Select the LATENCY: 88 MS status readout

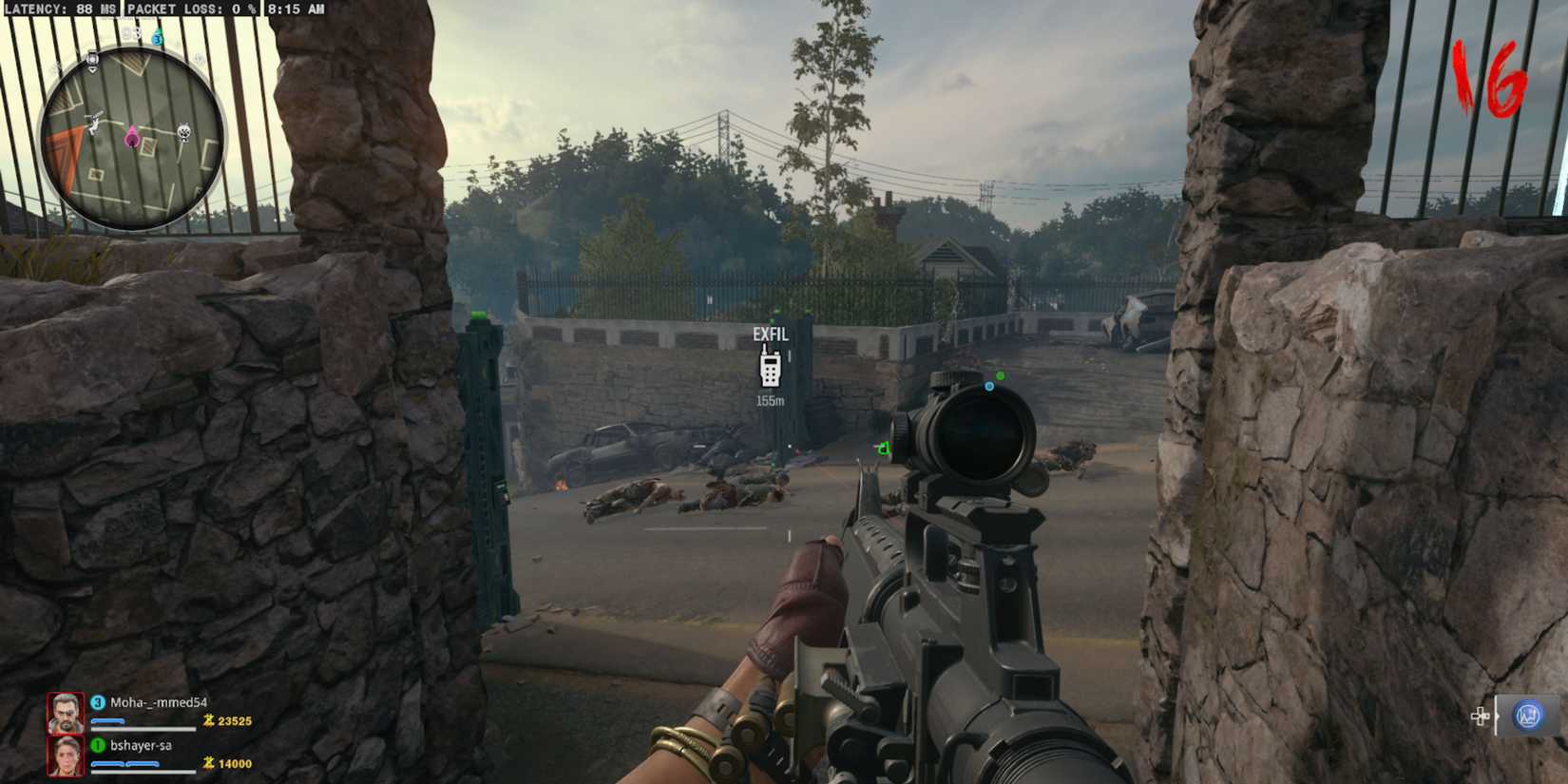click(x=62, y=10)
